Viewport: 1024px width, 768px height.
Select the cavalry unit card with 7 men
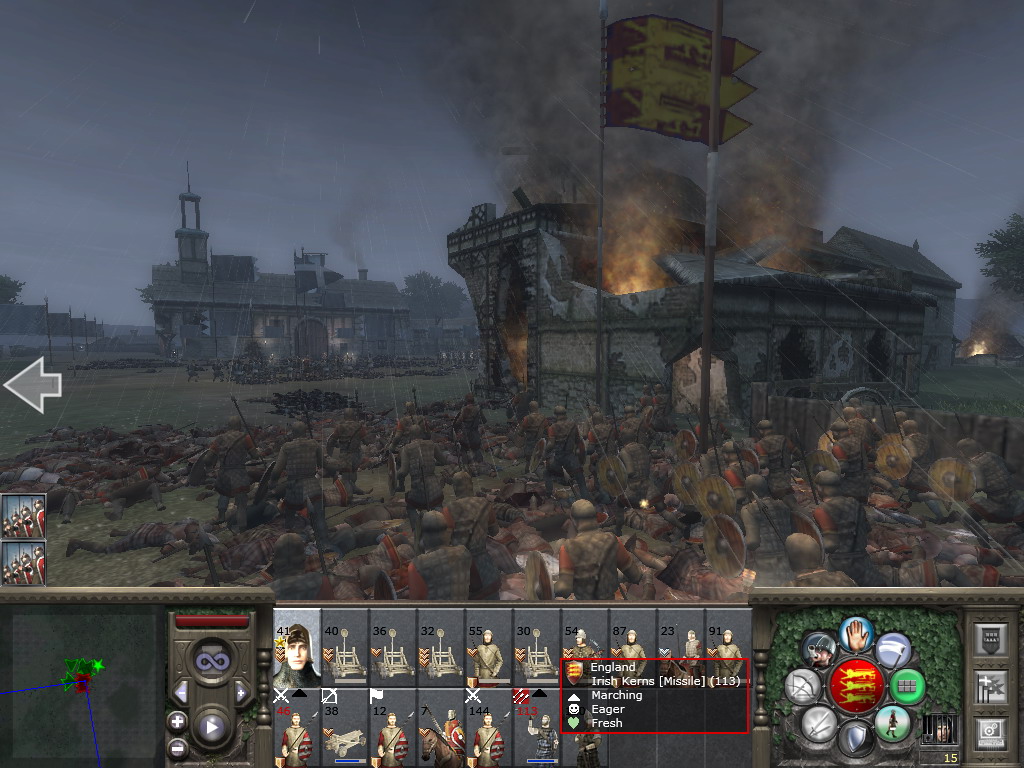(x=441, y=726)
